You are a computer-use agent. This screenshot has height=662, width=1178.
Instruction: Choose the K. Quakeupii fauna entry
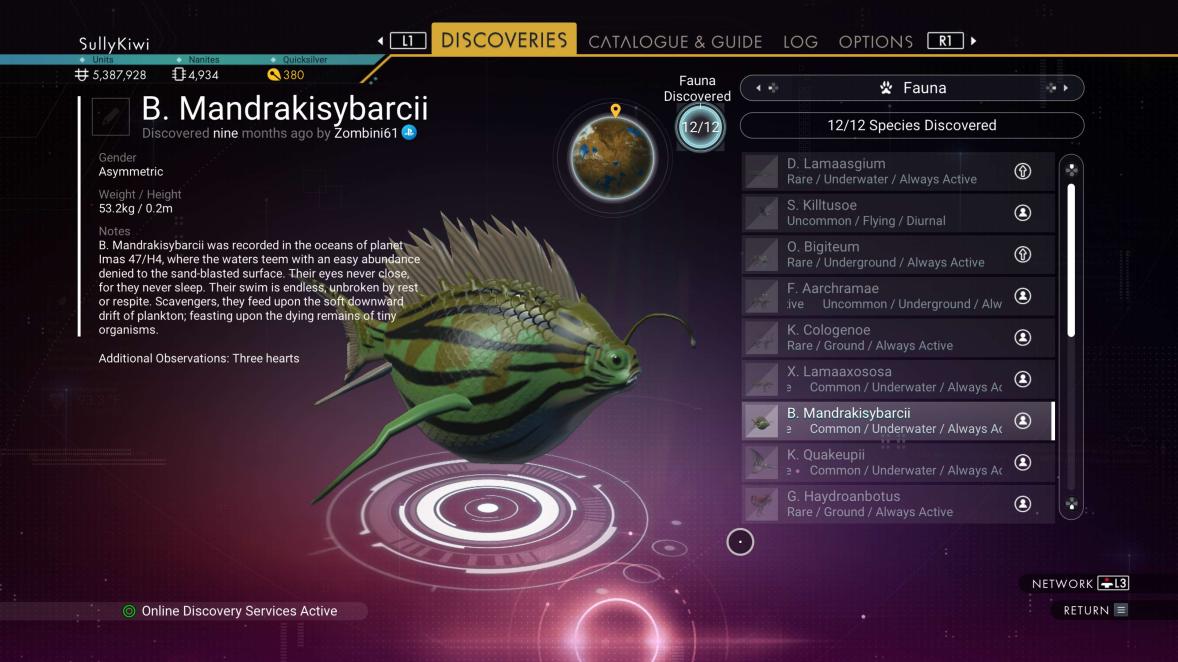(x=897, y=462)
